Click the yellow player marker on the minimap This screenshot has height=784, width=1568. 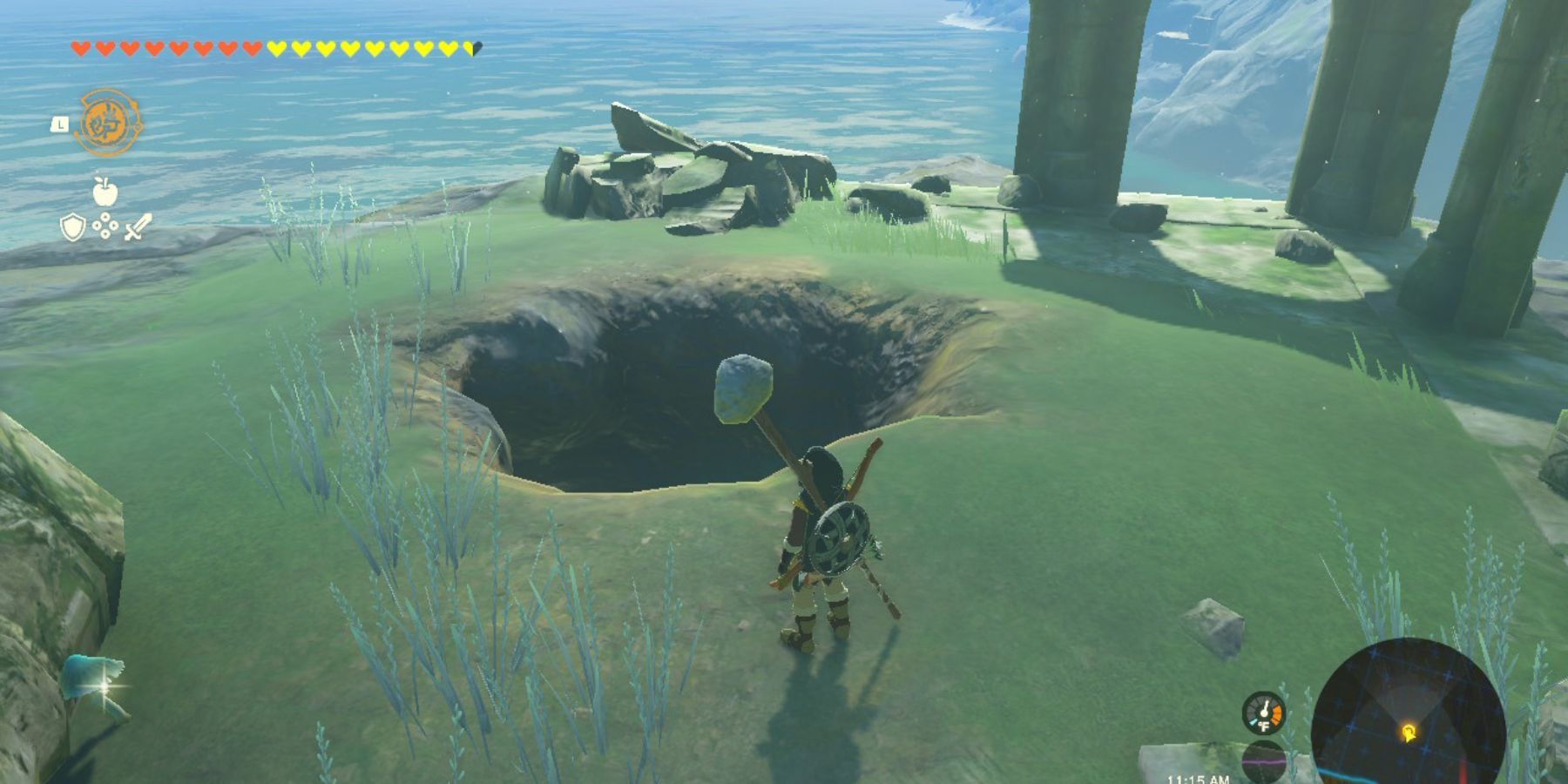point(1409,733)
